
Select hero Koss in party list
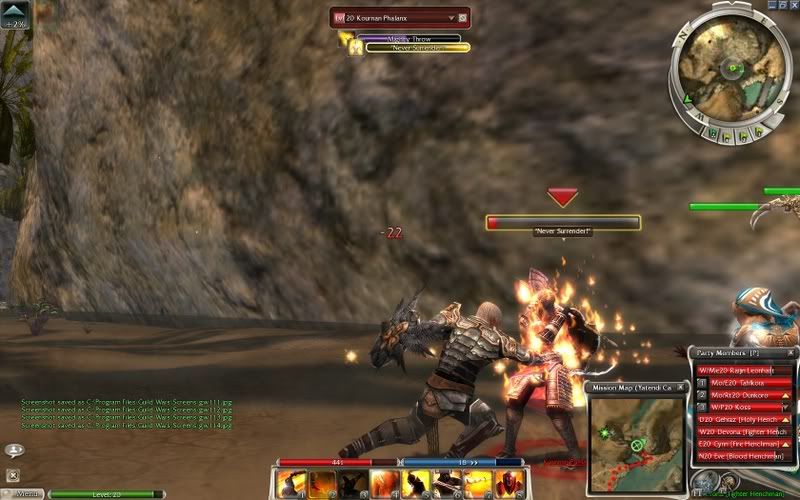tap(742, 408)
